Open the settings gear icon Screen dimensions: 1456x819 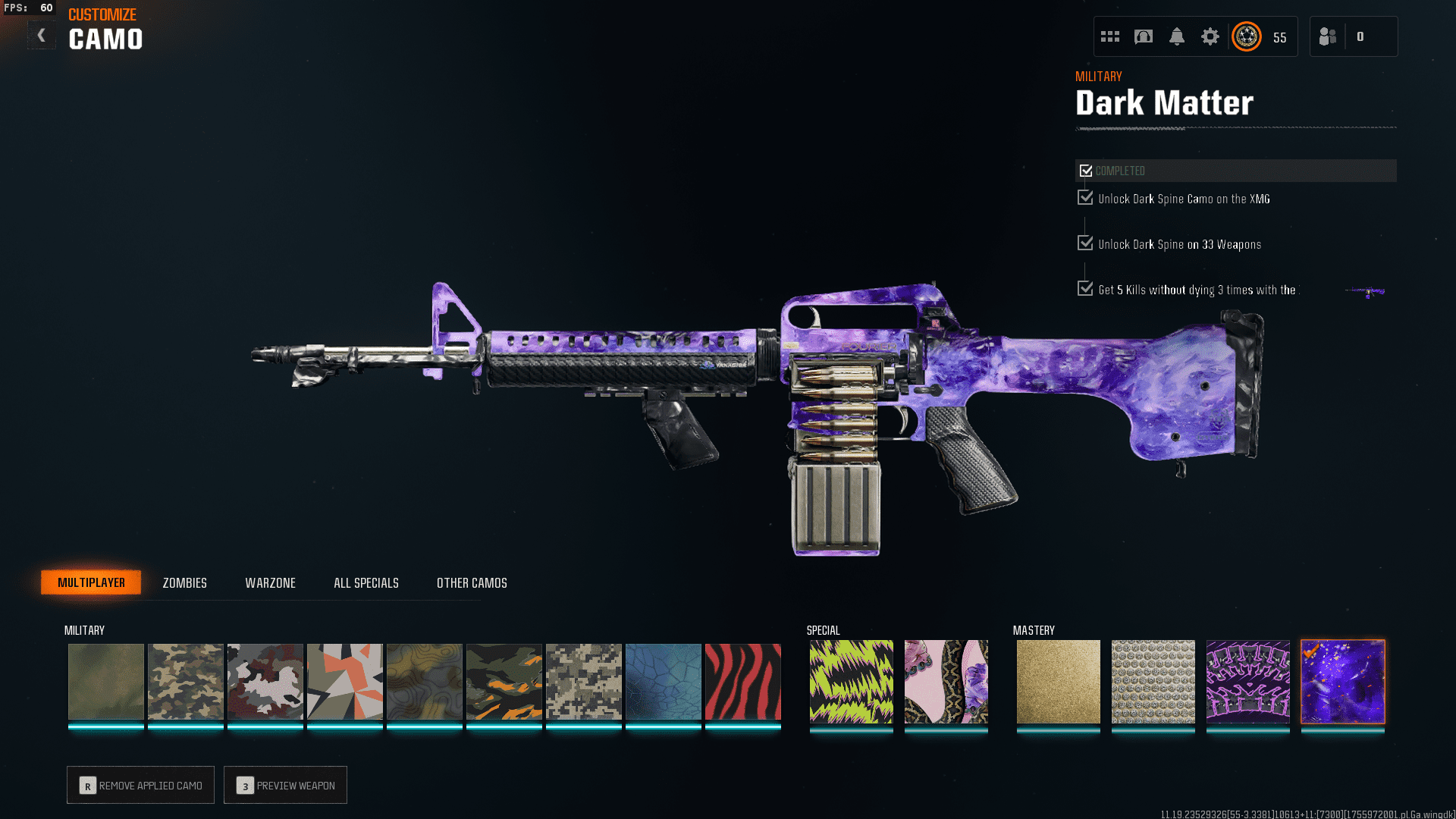1210,36
